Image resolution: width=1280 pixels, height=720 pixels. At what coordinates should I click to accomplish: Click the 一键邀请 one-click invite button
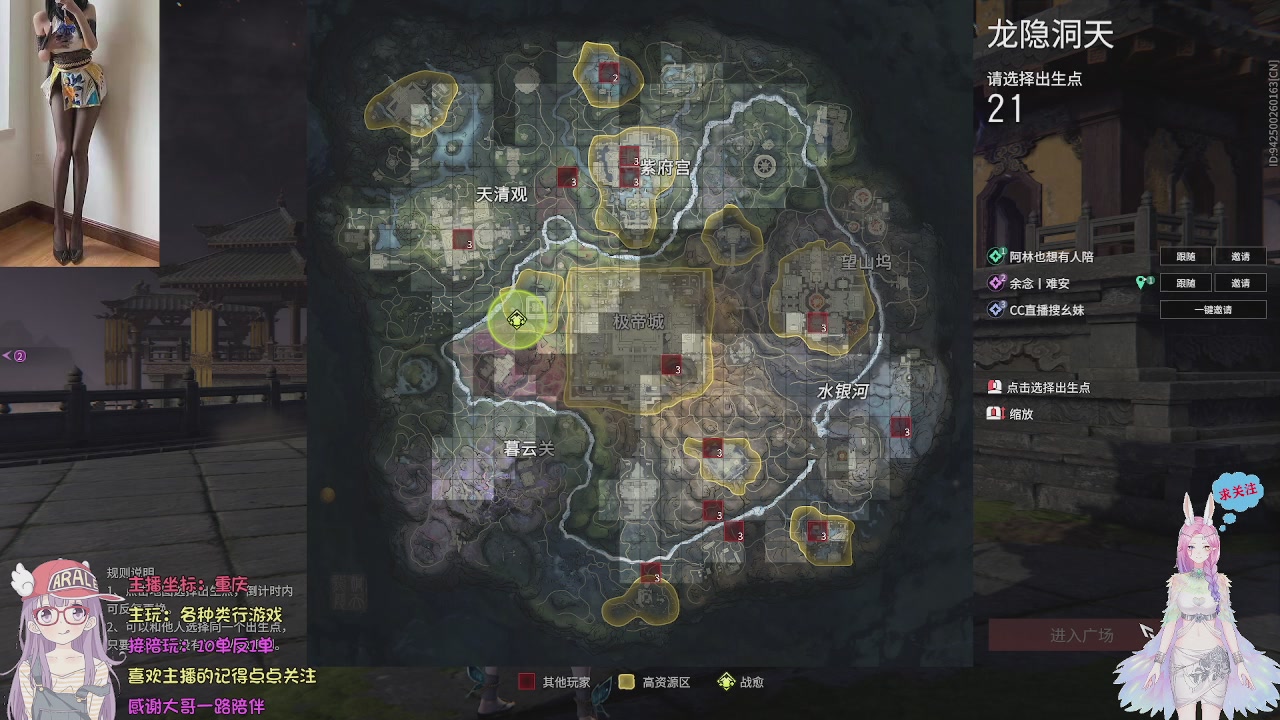coord(1213,310)
